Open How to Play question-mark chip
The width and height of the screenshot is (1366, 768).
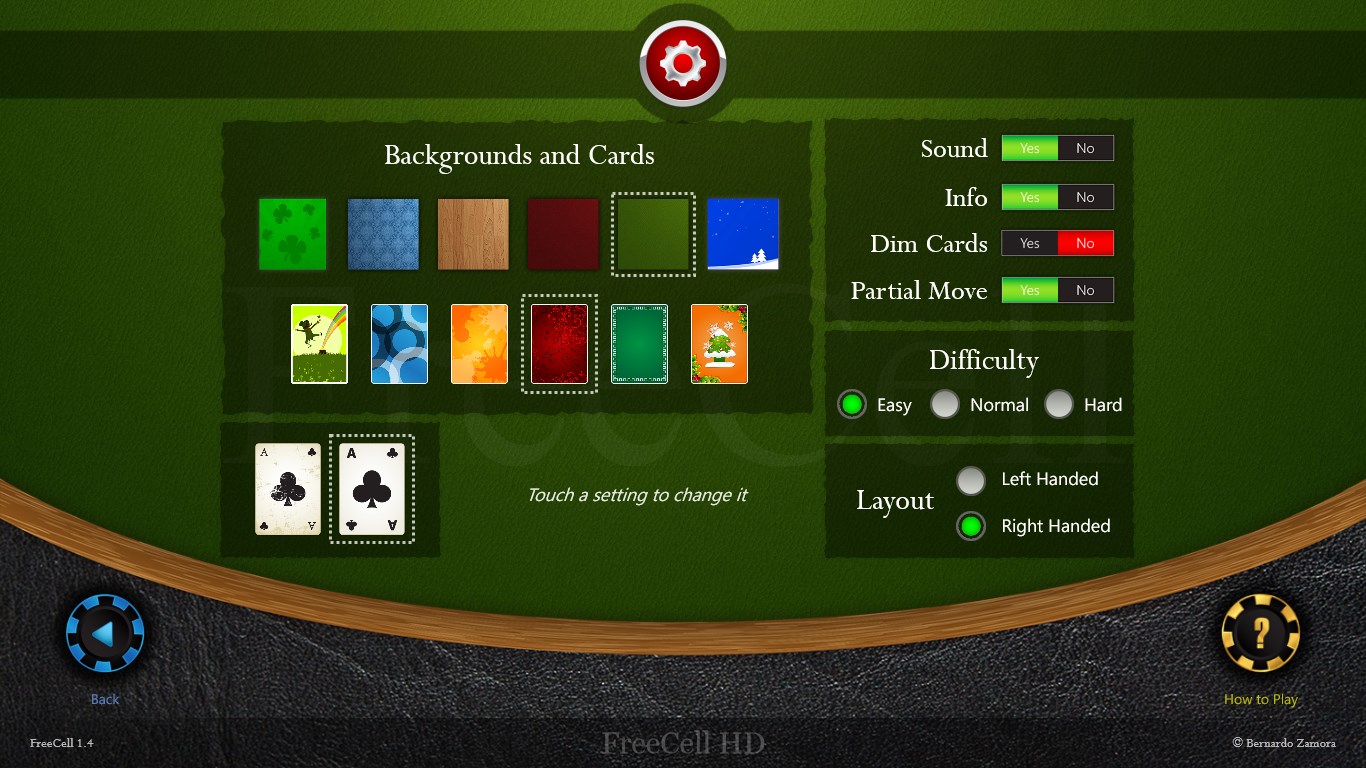click(1260, 632)
